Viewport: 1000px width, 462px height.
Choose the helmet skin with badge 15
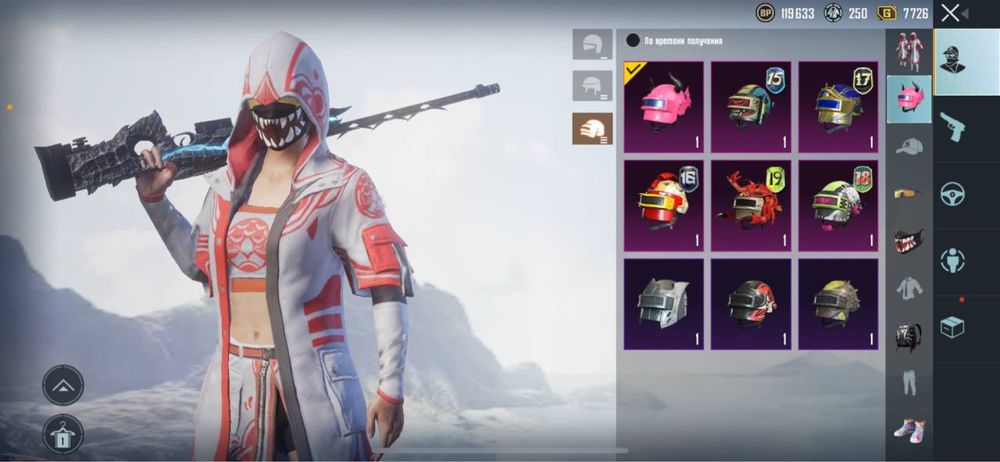(x=750, y=106)
